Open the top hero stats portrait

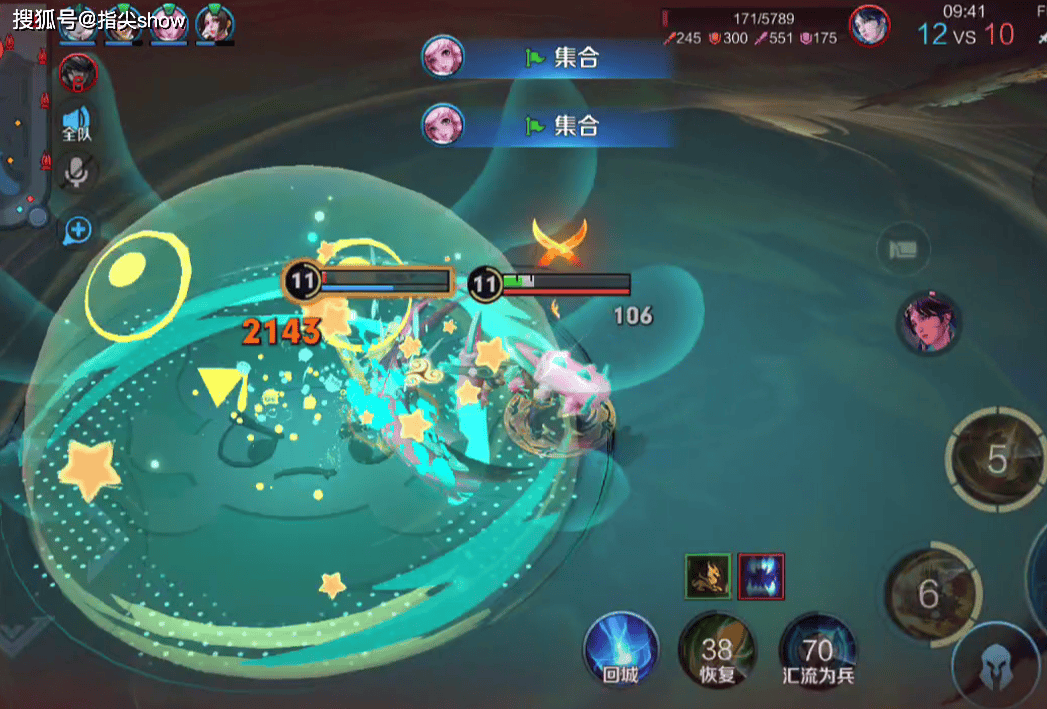pyautogui.click(x=869, y=25)
